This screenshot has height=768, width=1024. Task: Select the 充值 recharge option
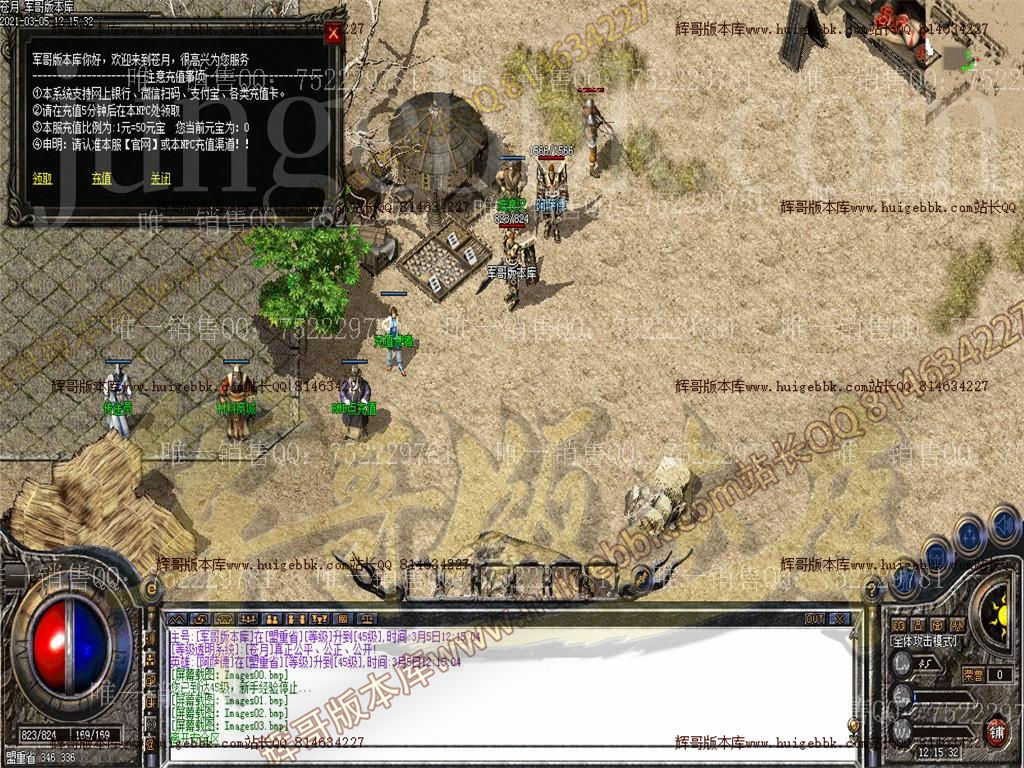pos(101,179)
